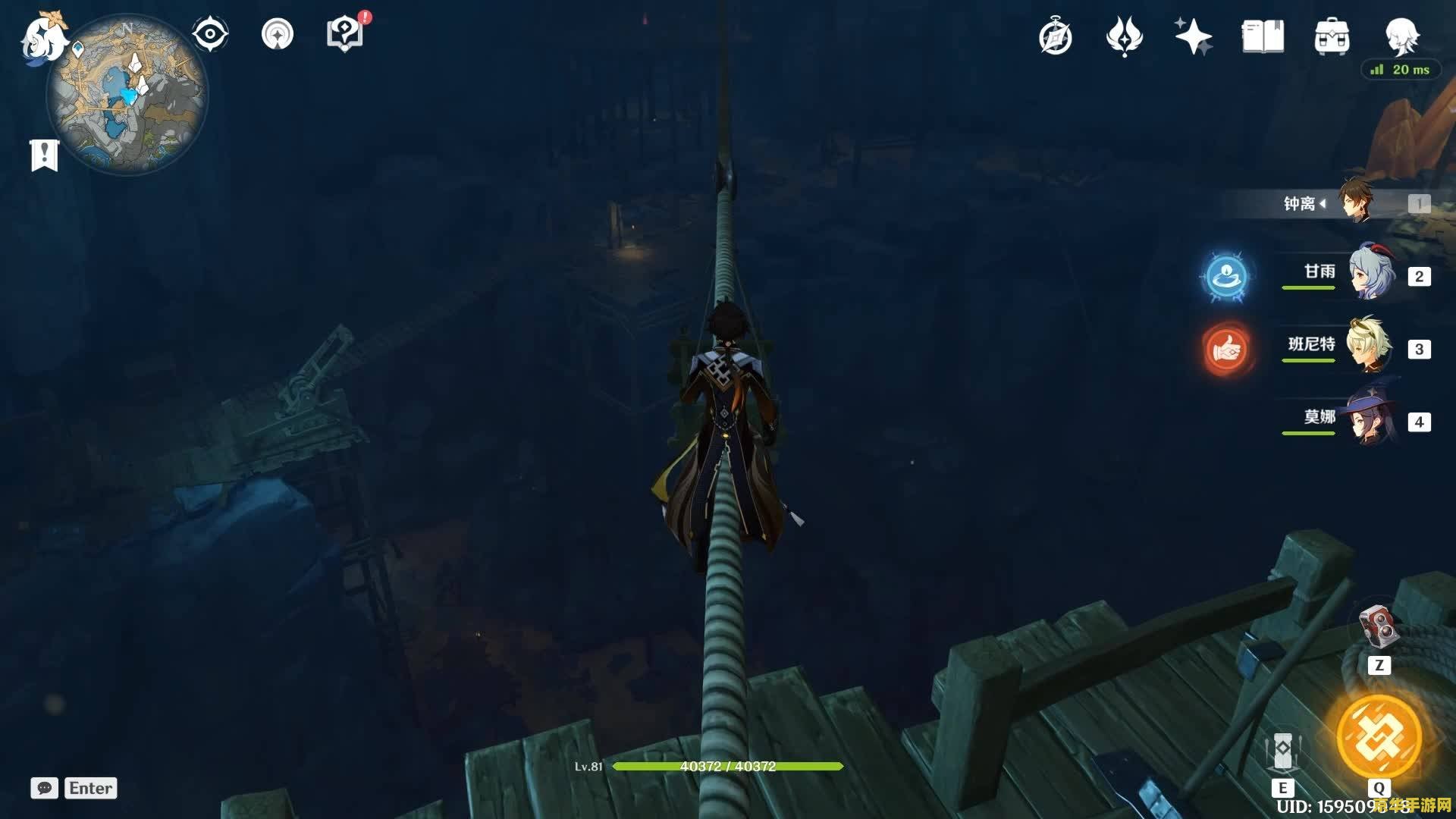Unleash the golden elemental burst

[x=1379, y=737]
